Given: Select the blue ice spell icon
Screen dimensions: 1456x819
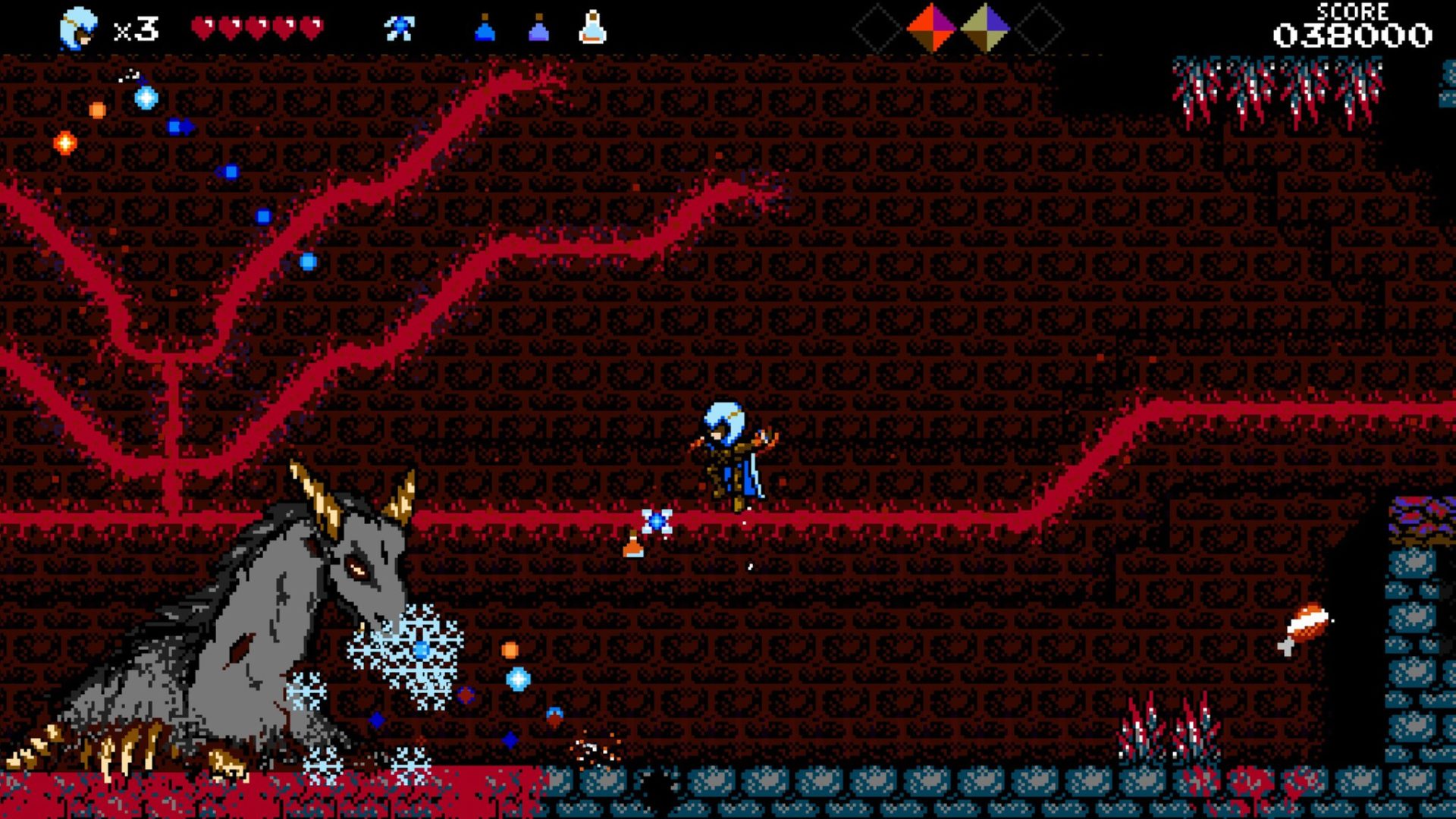Looking at the screenshot, I should 399,29.
